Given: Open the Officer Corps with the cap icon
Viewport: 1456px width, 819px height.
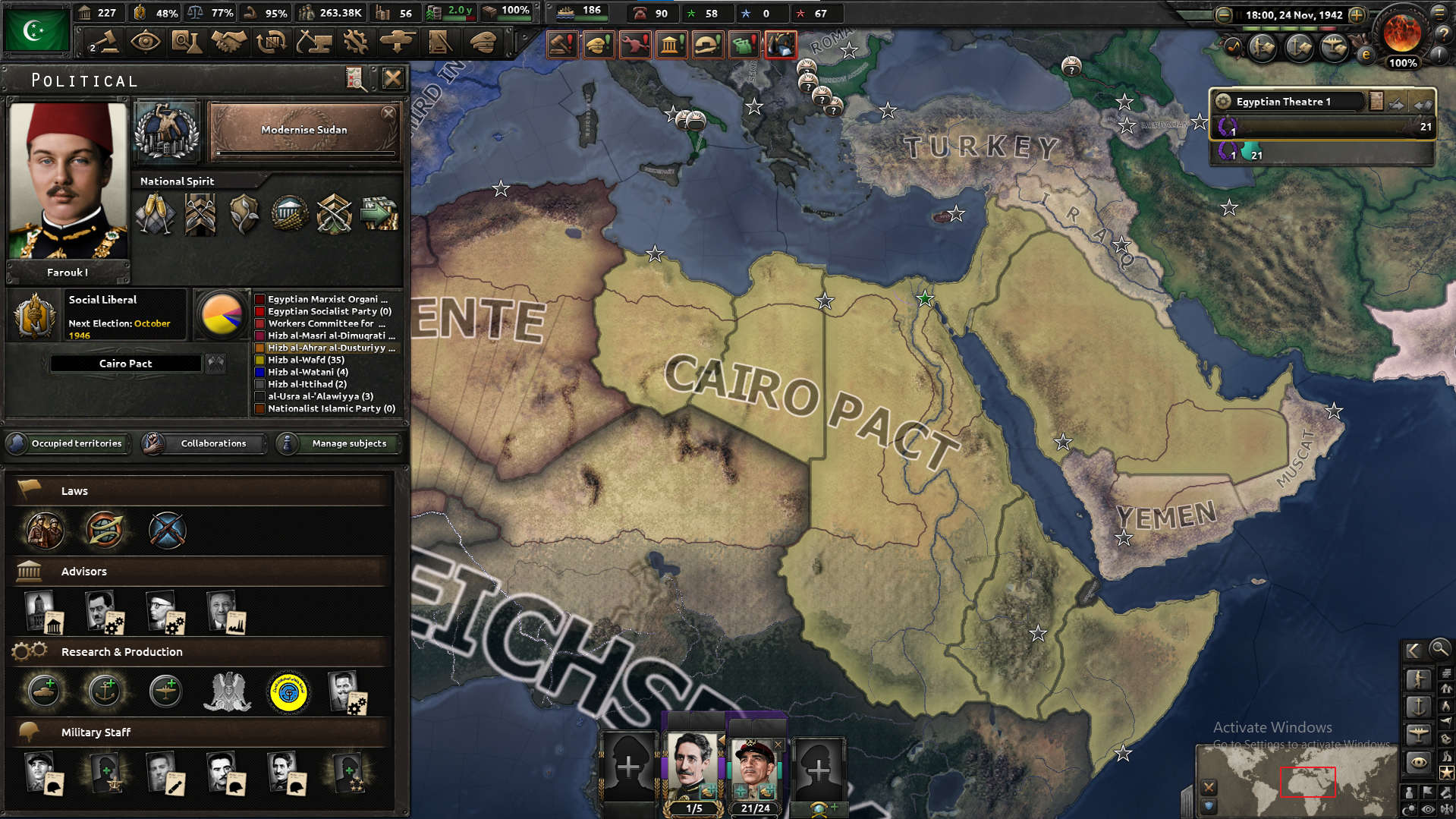Looking at the screenshot, I should [x=483, y=42].
